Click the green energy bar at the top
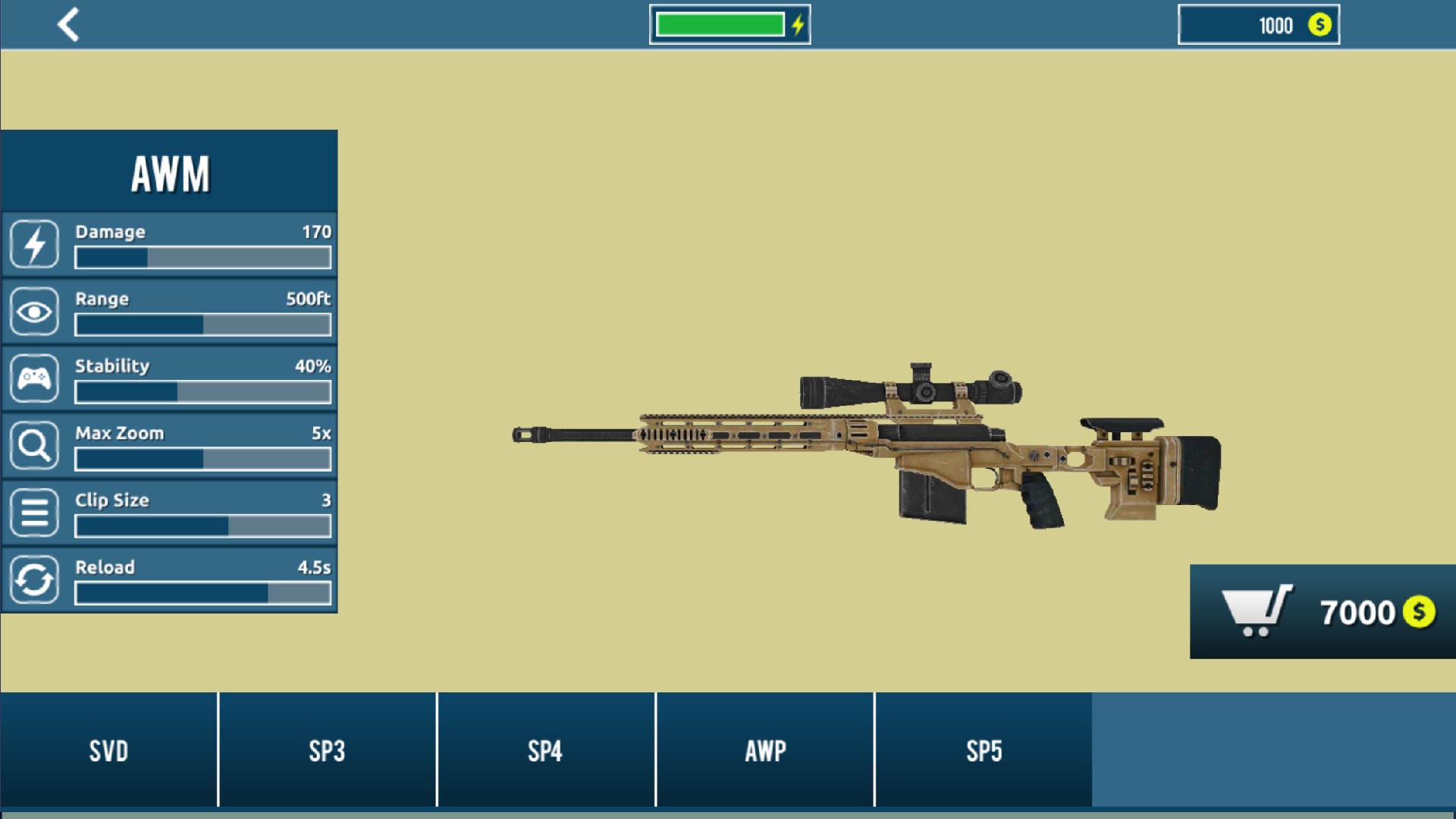 tap(720, 24)
